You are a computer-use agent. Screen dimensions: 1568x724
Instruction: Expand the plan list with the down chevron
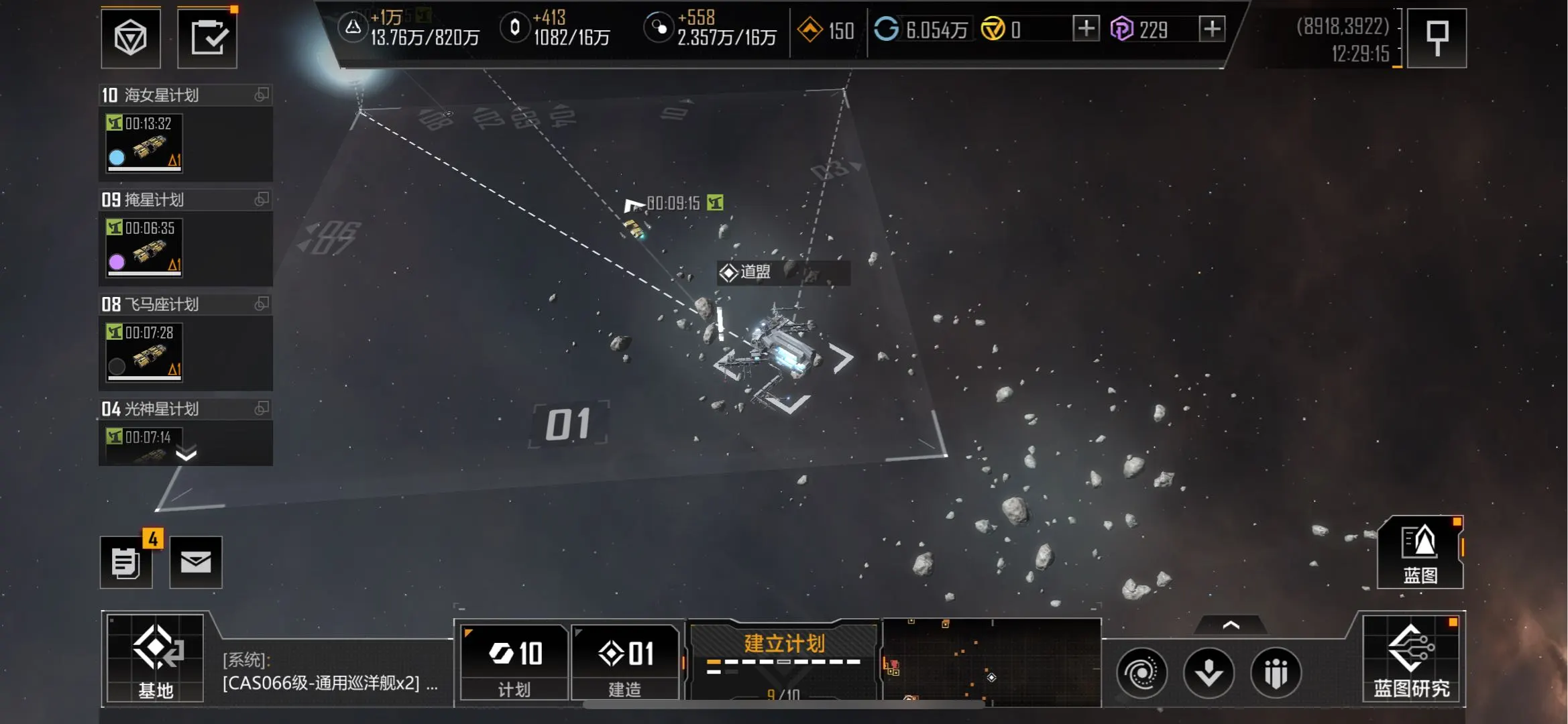(186, 455)
